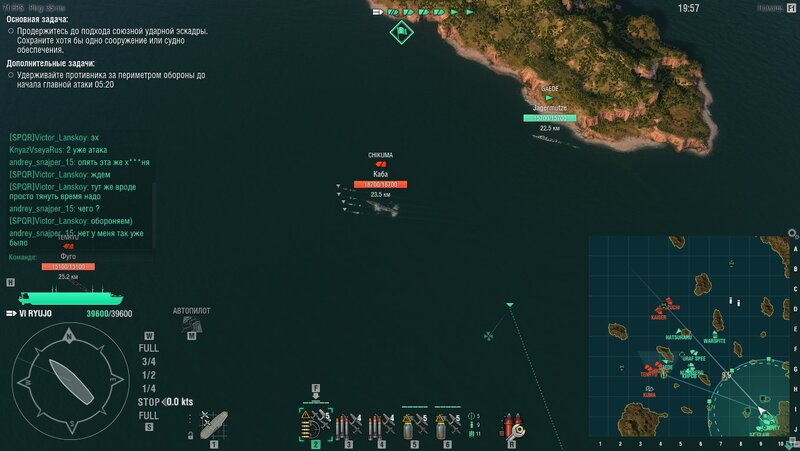Select the secondary objective text
The width and height of the screenshot is (800, 451).
(110, 79)
